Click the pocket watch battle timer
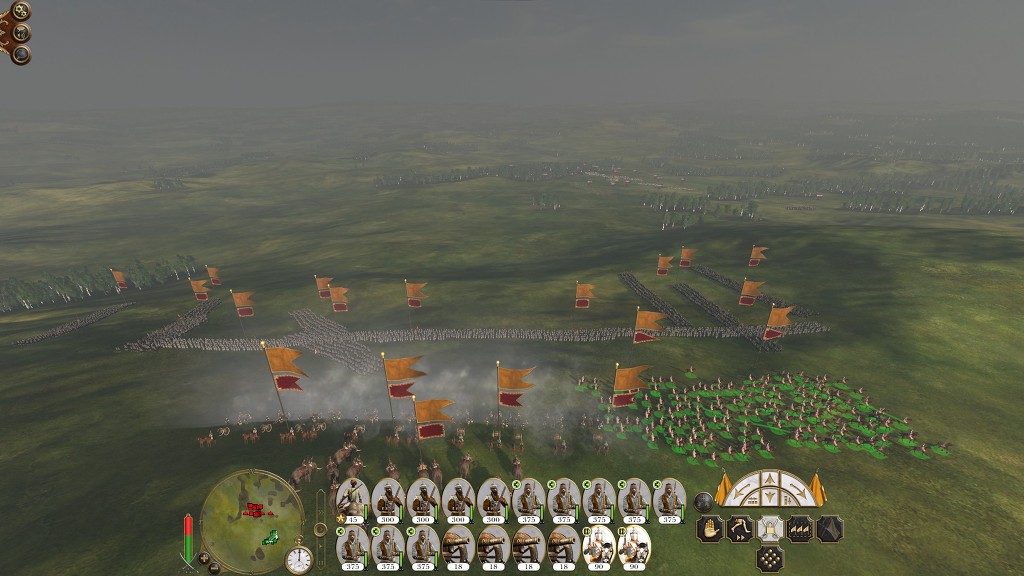 [298, 560]
